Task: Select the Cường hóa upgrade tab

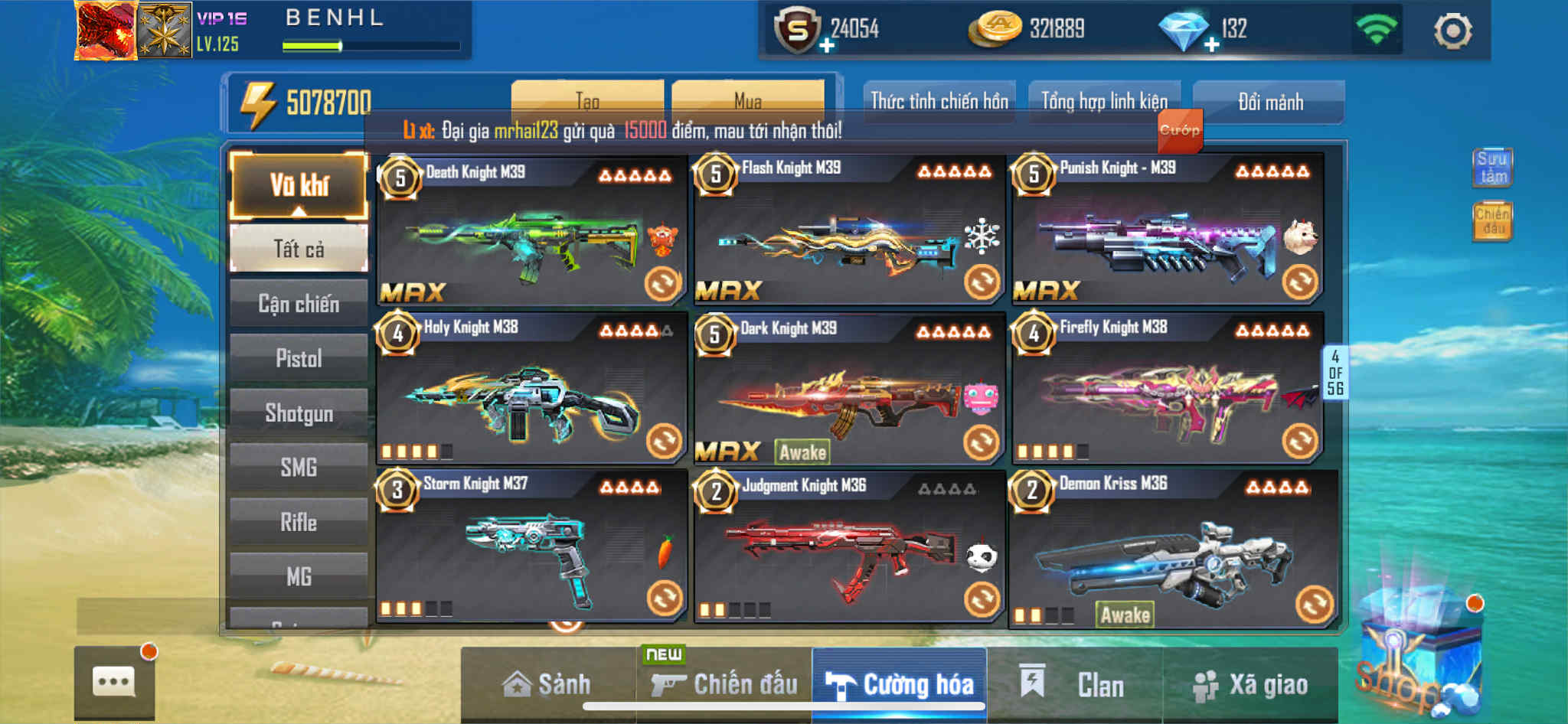Action: (900, 683)
